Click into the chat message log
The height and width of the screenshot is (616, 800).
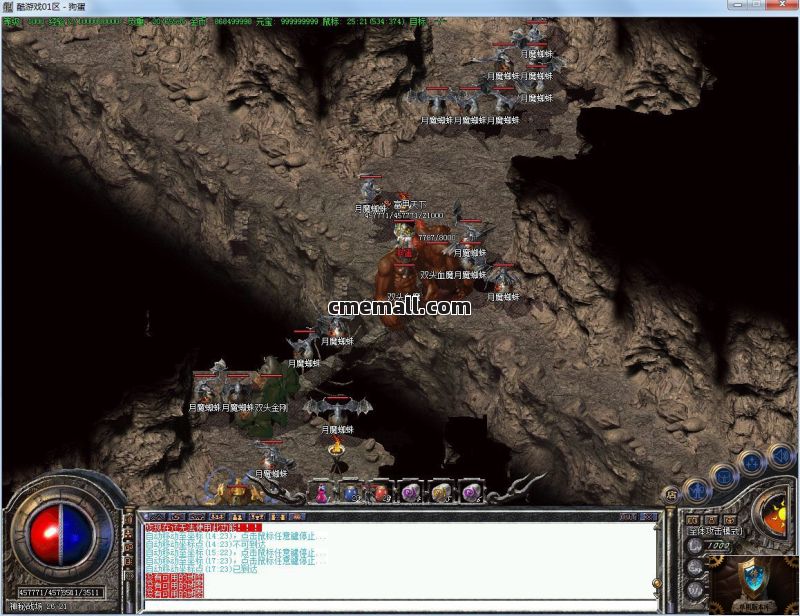pyautogui.click(x=400, y=556)
